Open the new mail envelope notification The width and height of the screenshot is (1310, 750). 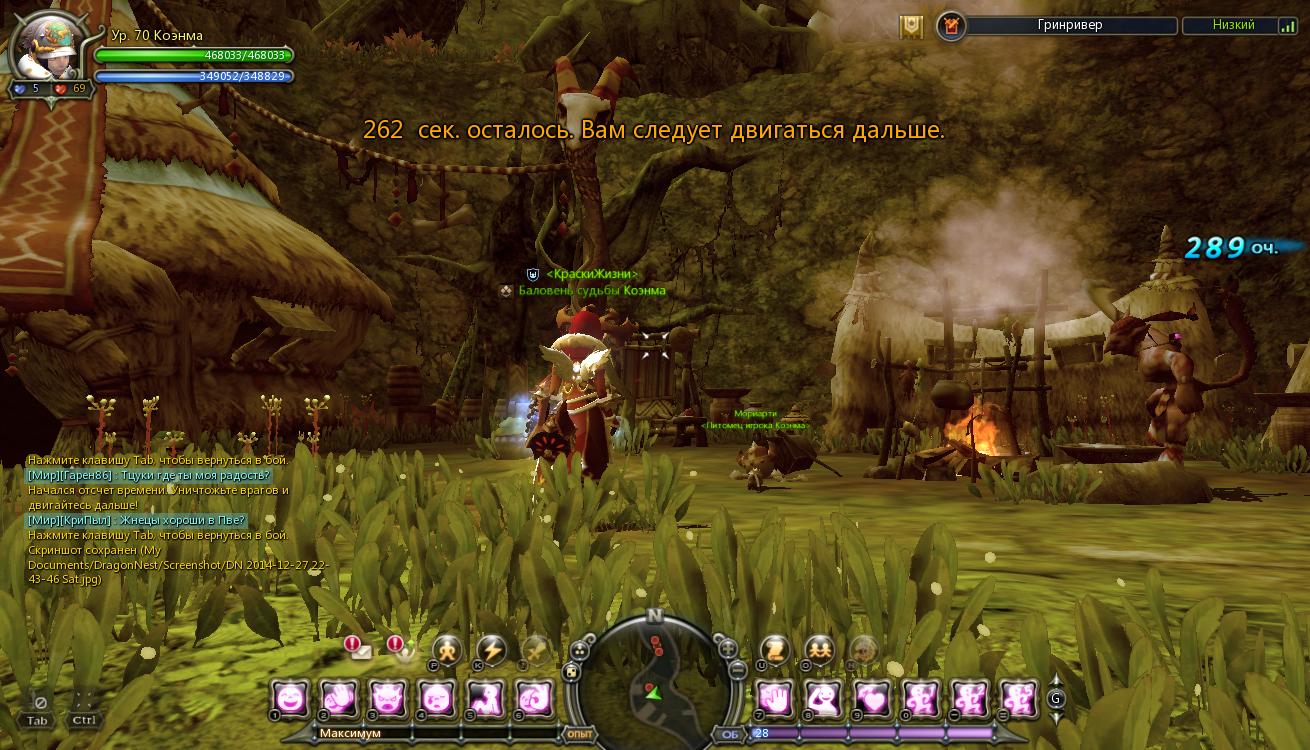coord(359,650)
